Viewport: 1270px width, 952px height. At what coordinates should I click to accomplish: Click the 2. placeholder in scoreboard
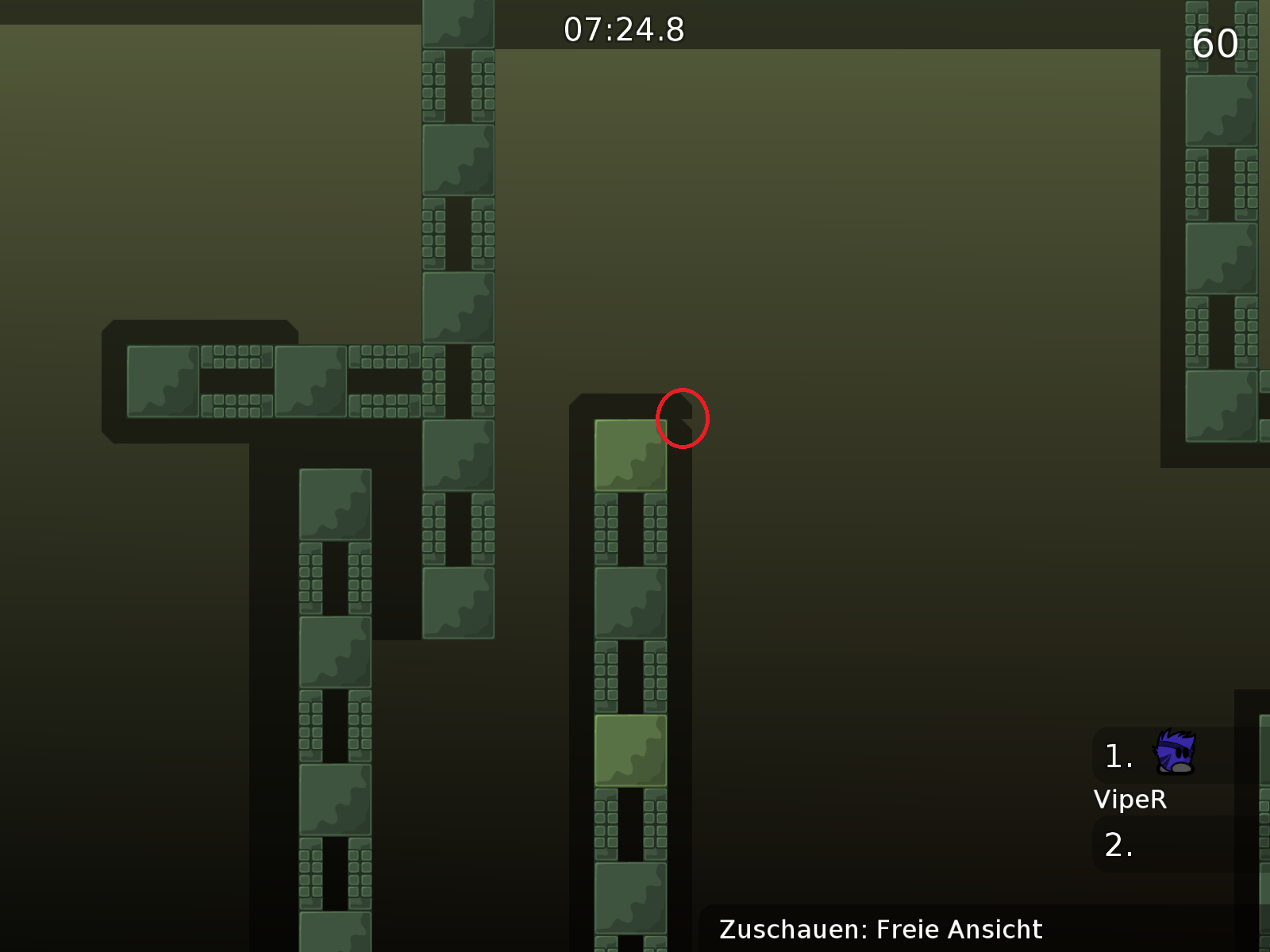1119,845
